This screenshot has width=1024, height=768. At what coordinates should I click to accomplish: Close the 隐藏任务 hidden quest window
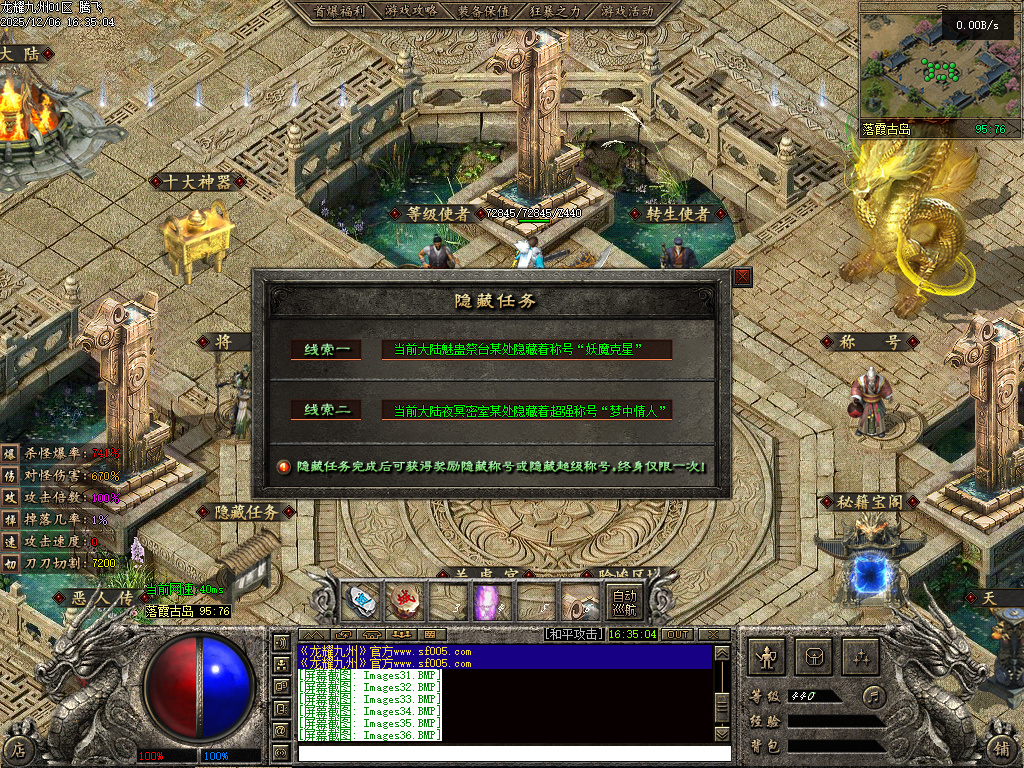(742, 277)
